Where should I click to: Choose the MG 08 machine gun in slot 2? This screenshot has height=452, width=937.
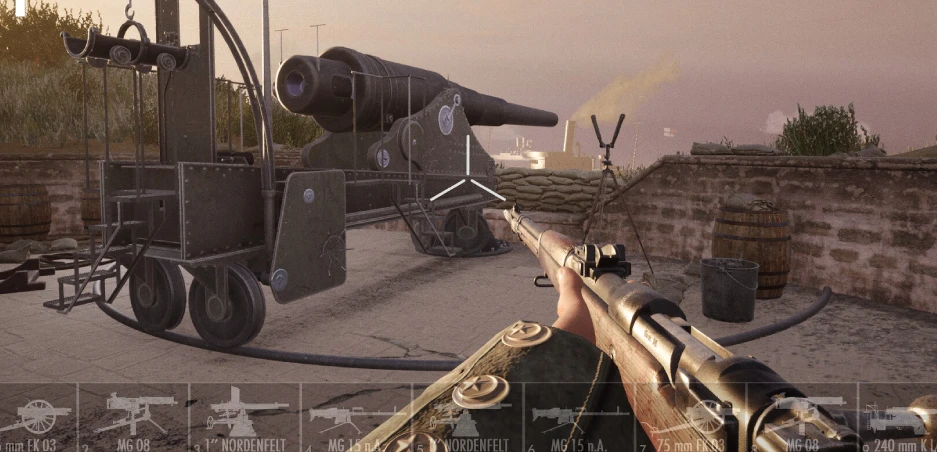point(133,416)
